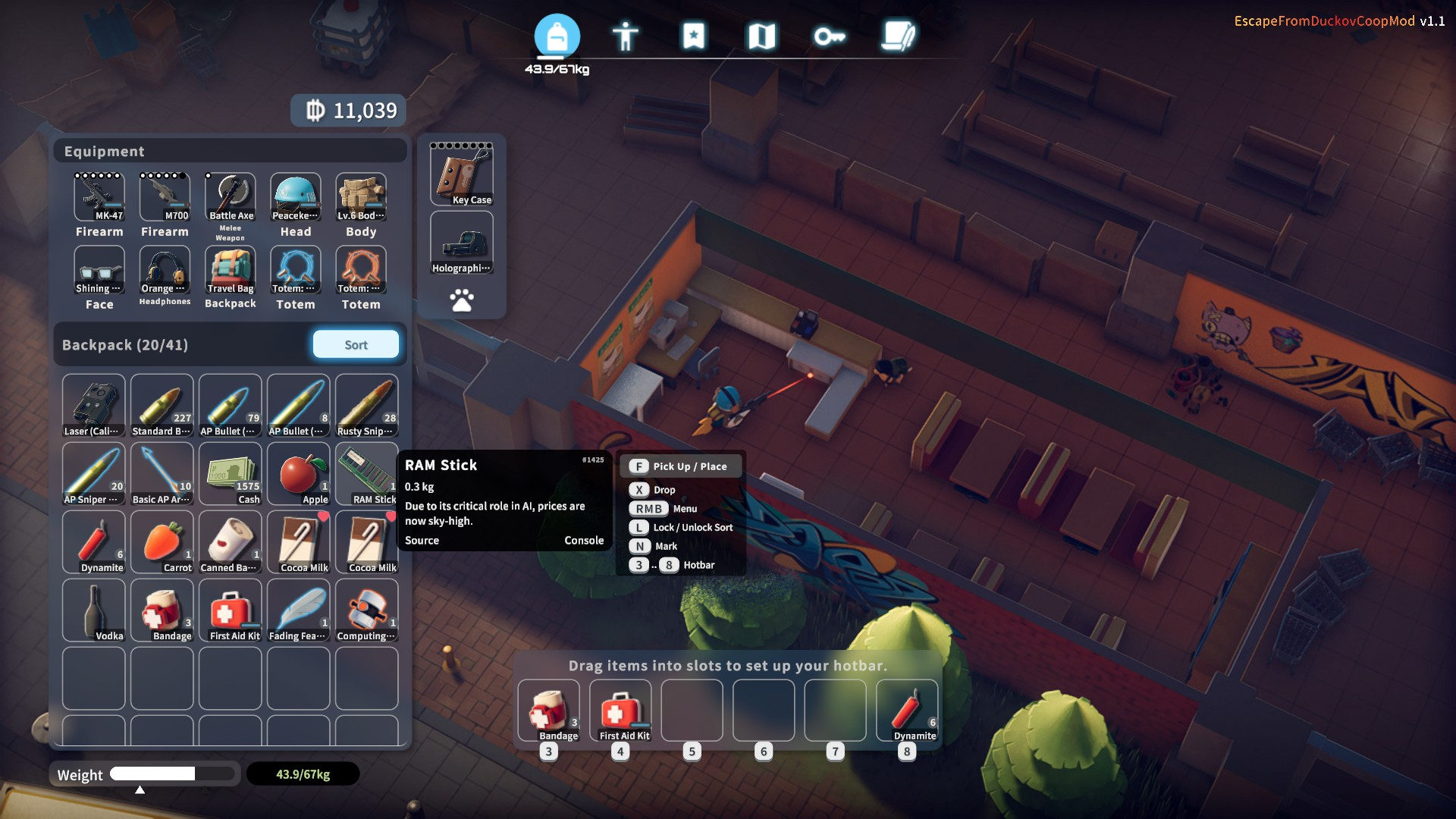Click Drop in the item context menu
Screen dimensions: 1456x819
pos(664,490)
